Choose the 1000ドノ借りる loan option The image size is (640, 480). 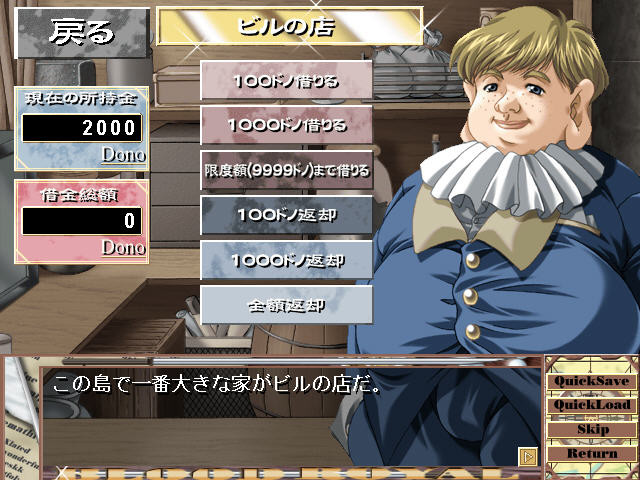point(287,125)
